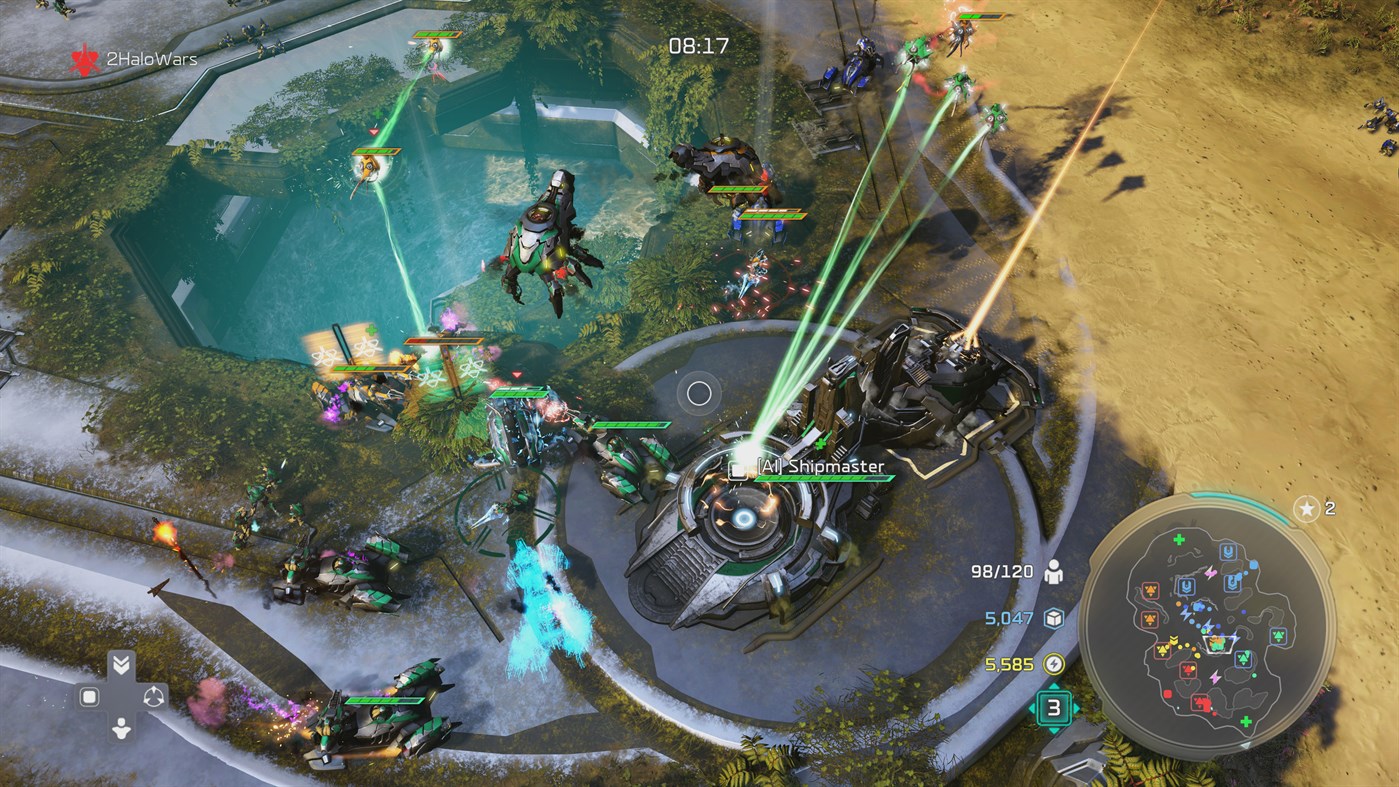Select the supplies cube resource icon
Image resolution: width=1399 pixels, height=787 pixels.
tap(1052, 618)
